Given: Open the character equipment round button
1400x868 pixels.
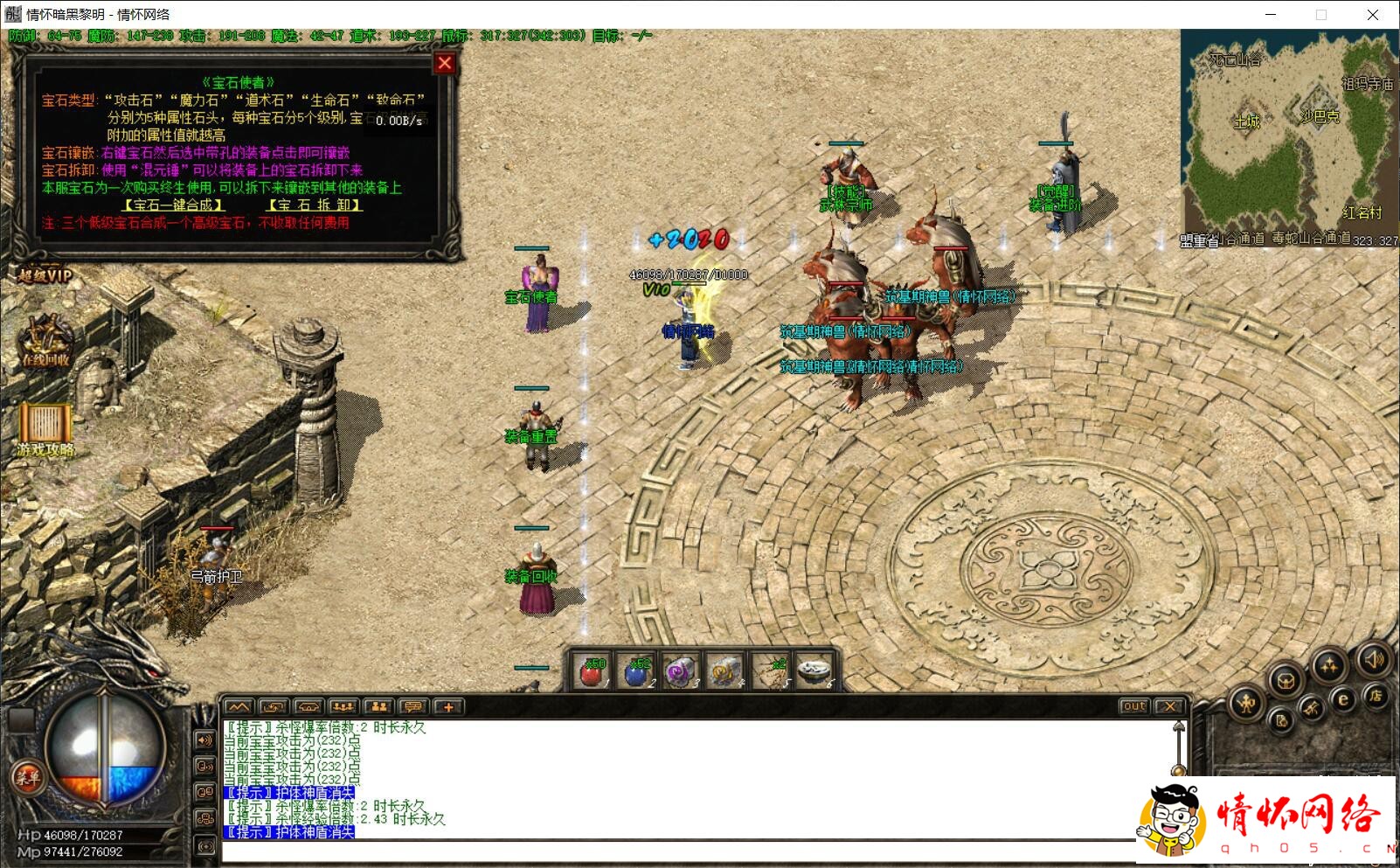Looking at the screenshot, I should pyautogui.click(x=1247, y=702).
